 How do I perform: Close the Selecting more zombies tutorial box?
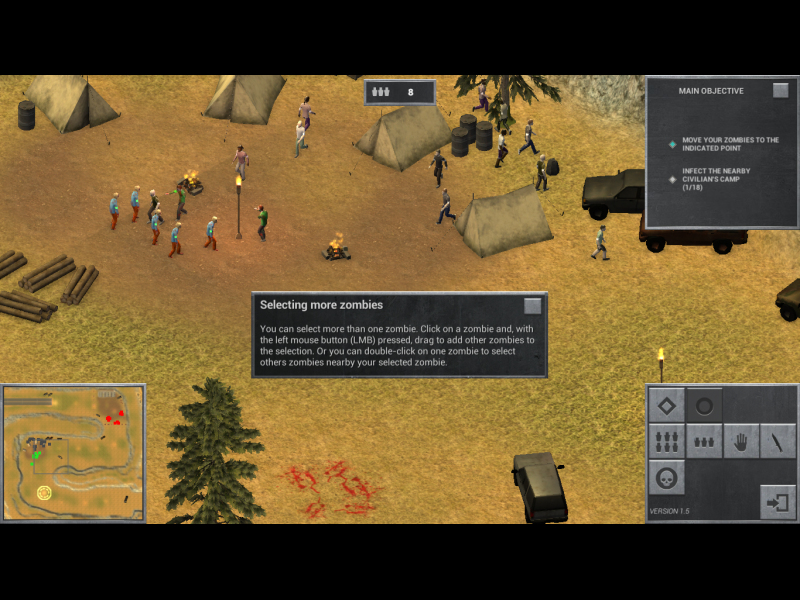(x=533, y=306)
